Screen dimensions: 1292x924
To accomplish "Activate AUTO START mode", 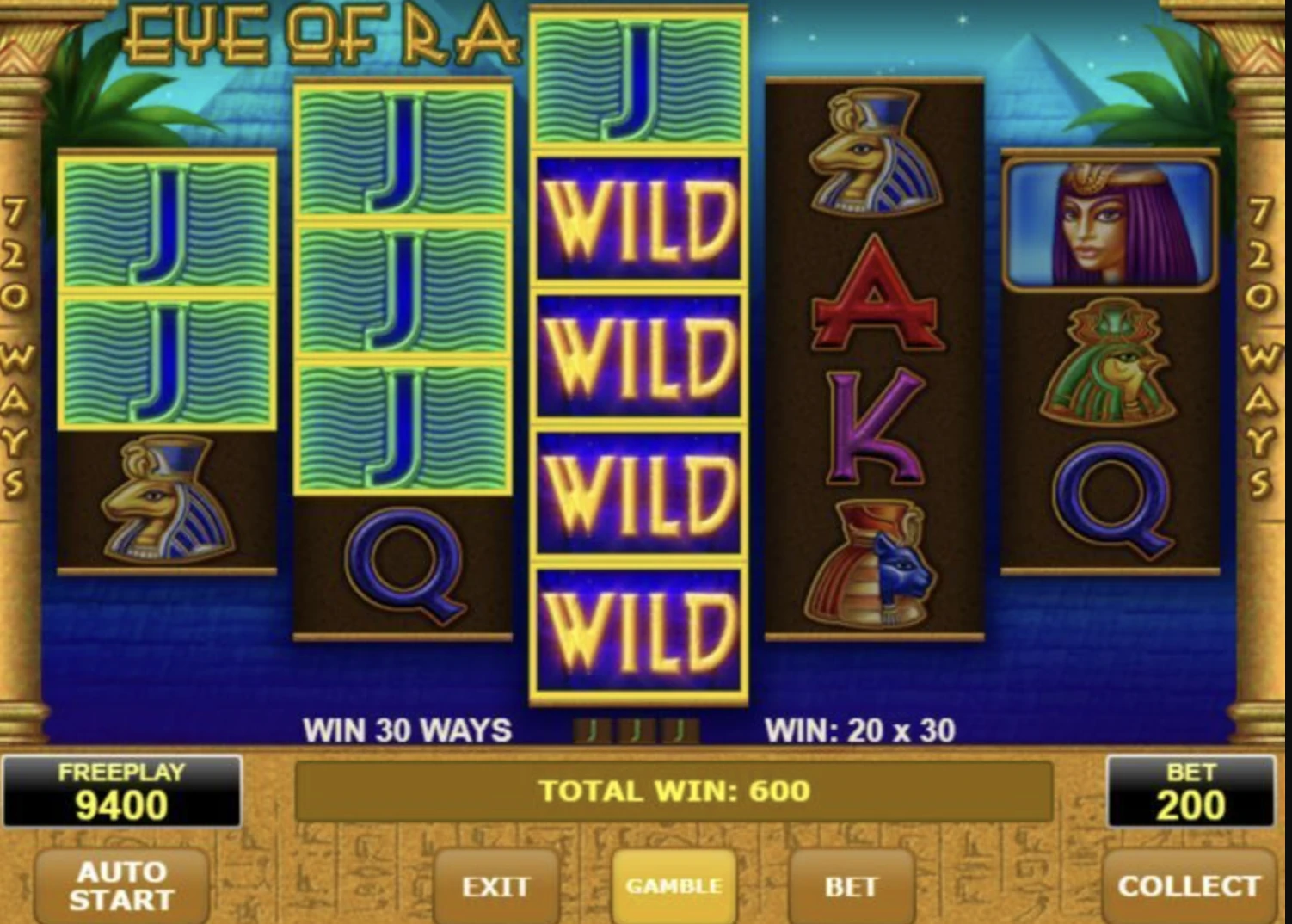I will (120, 888).
